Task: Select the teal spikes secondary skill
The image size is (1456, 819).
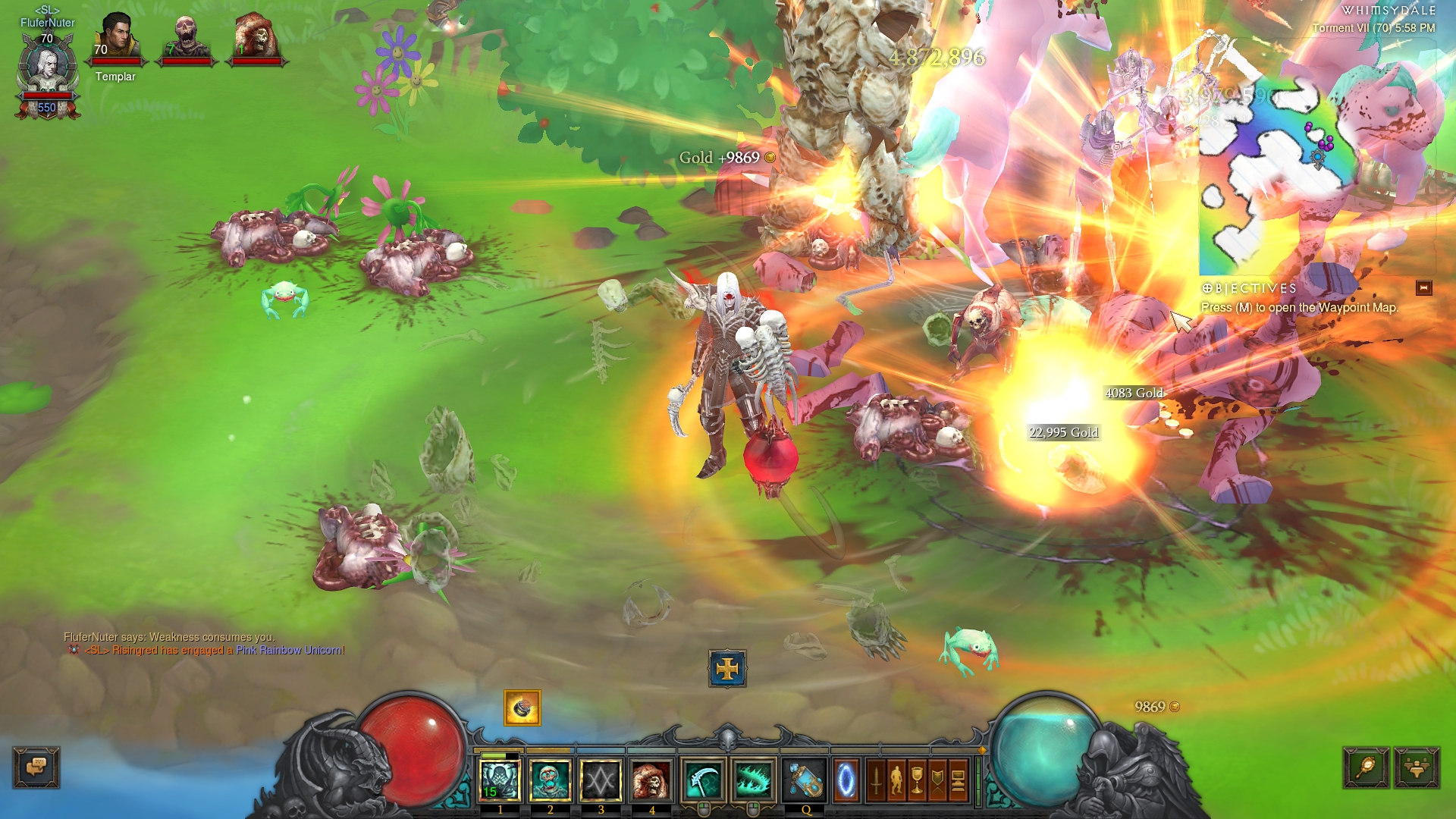Action: (x=753, y=780)
